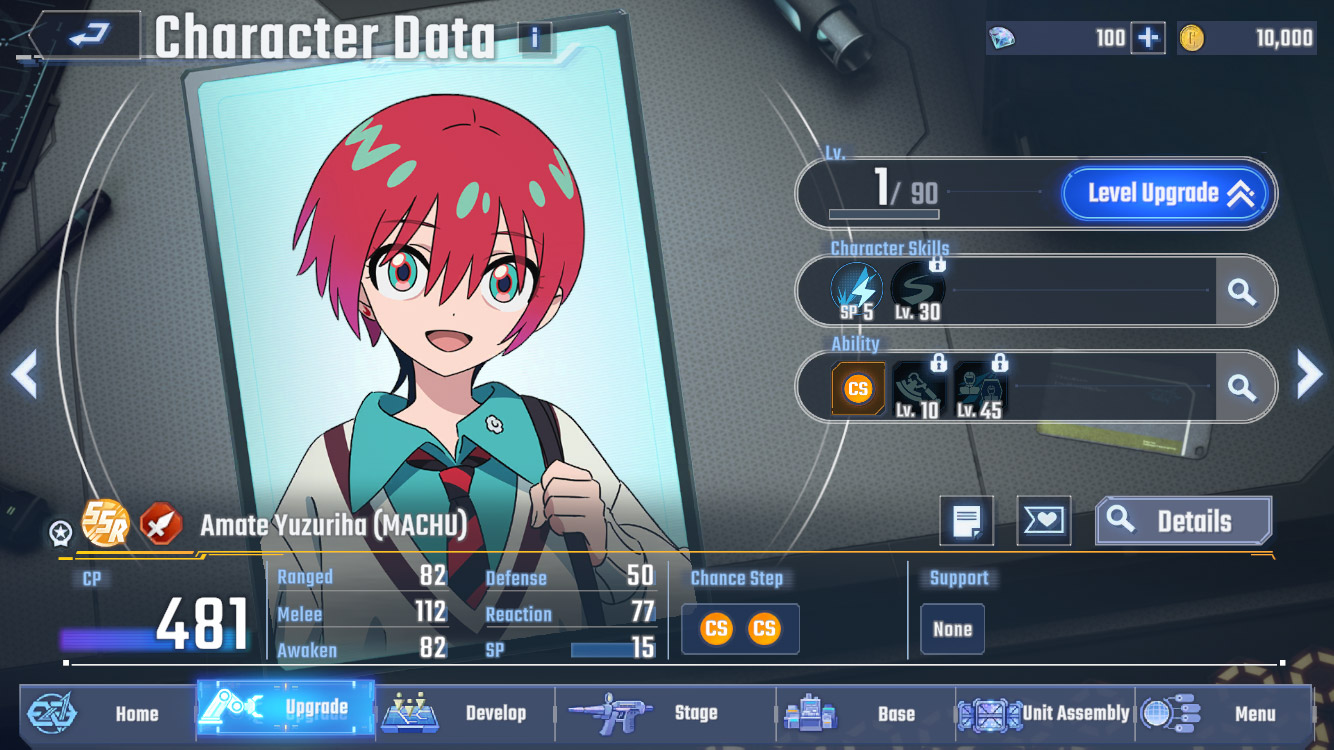Open the heart card icon

[1043, 521]
